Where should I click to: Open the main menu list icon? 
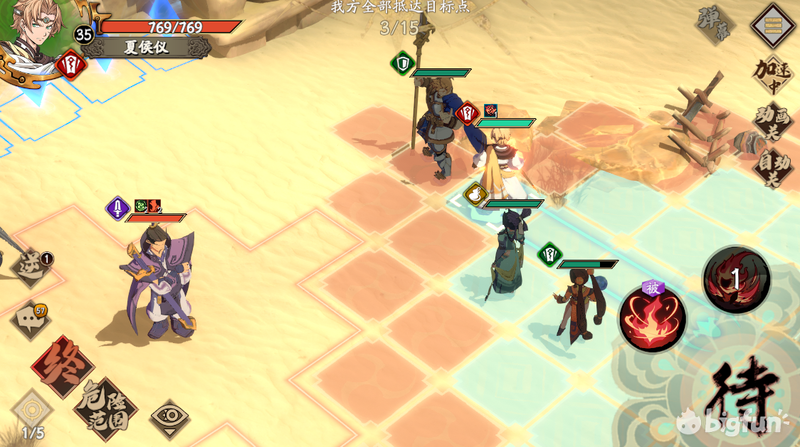tap(773, 21)
